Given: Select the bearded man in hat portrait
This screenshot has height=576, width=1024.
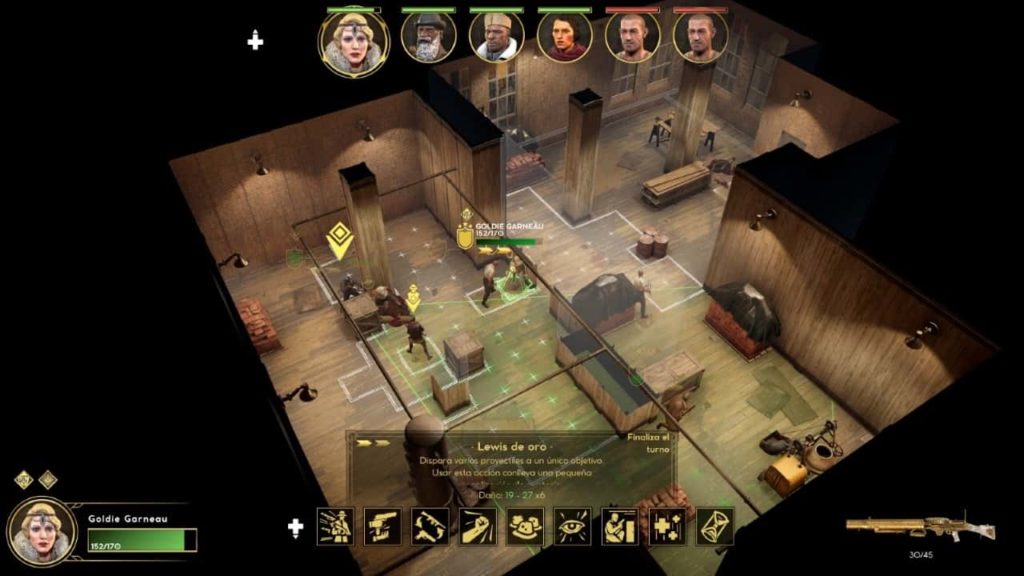Looking at the screenshot, I should [x=429, y=37].
